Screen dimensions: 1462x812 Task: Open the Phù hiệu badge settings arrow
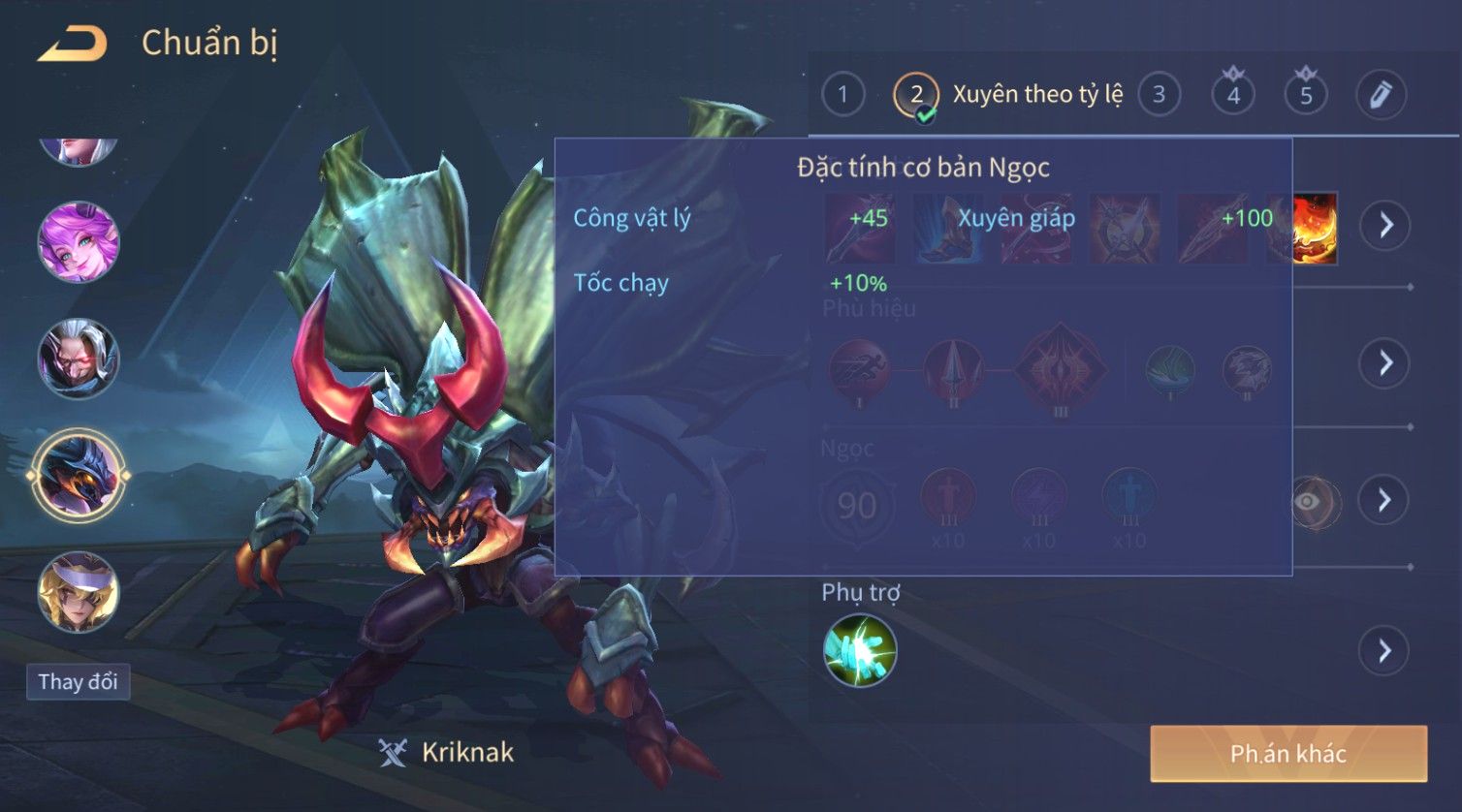click(1384, 363)
